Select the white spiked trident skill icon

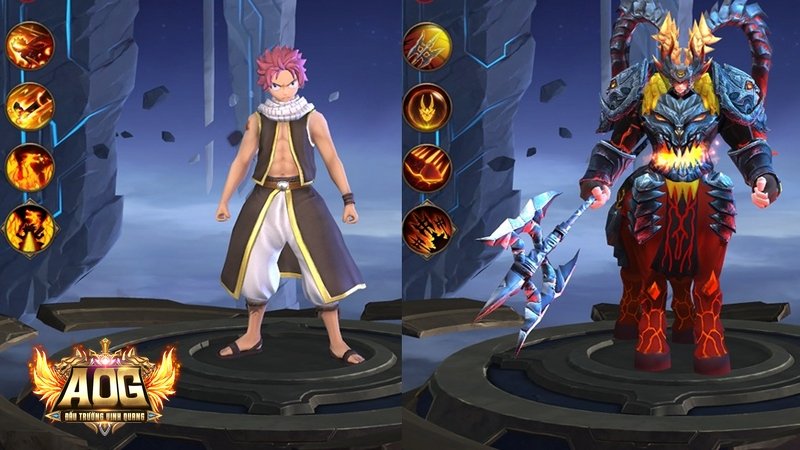coord(427,46)
